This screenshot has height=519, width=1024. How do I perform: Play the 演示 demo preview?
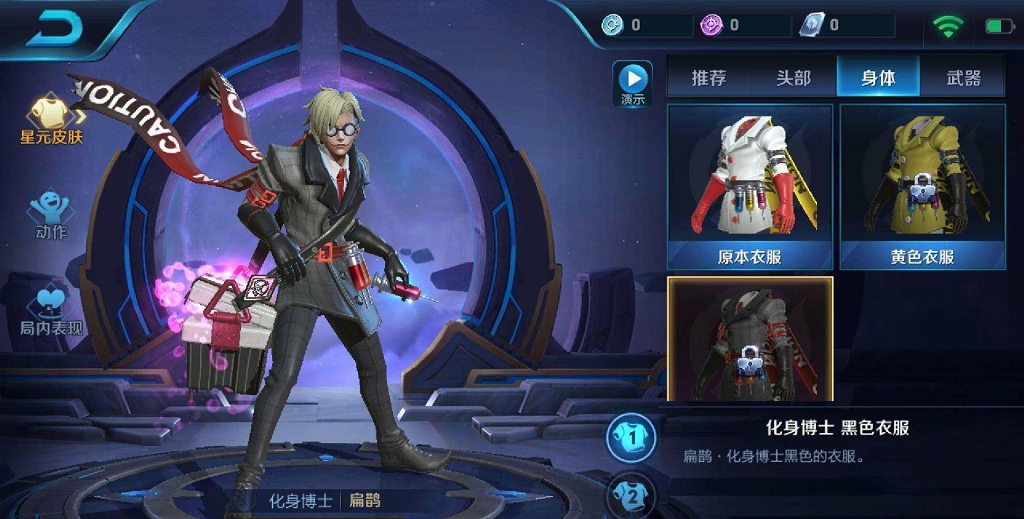pos(632,83)
